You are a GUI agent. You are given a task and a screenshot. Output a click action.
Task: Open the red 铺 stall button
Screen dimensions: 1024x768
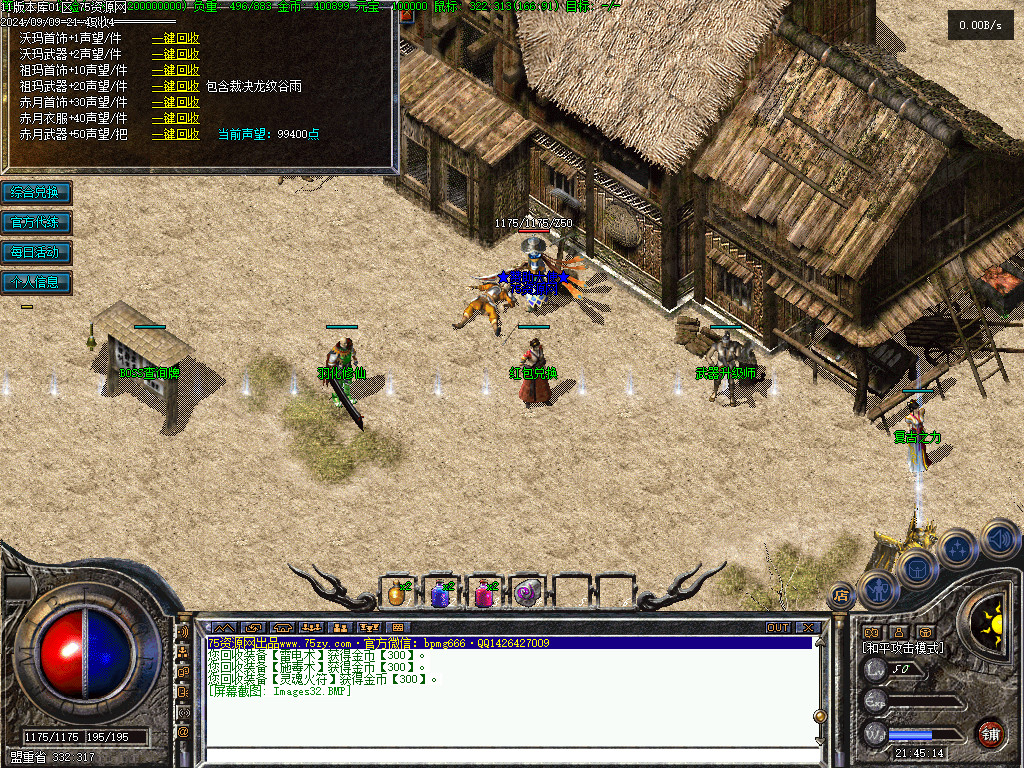[990, 733]
